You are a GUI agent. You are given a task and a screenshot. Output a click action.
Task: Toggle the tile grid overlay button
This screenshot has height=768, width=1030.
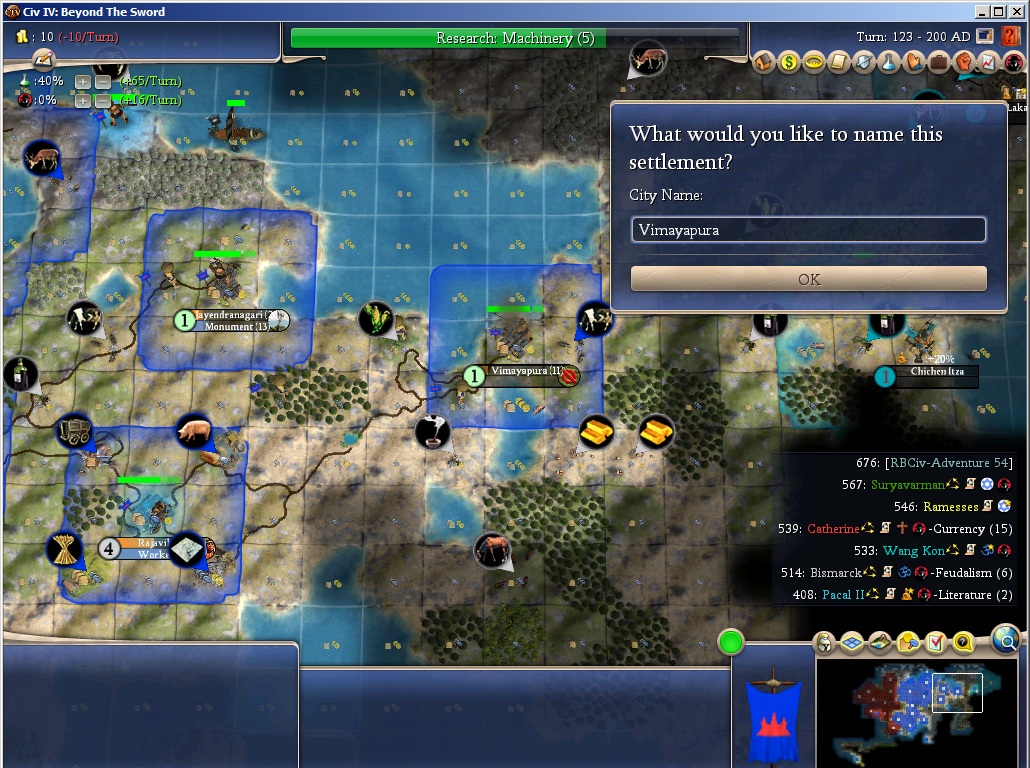tap(852, 642)
